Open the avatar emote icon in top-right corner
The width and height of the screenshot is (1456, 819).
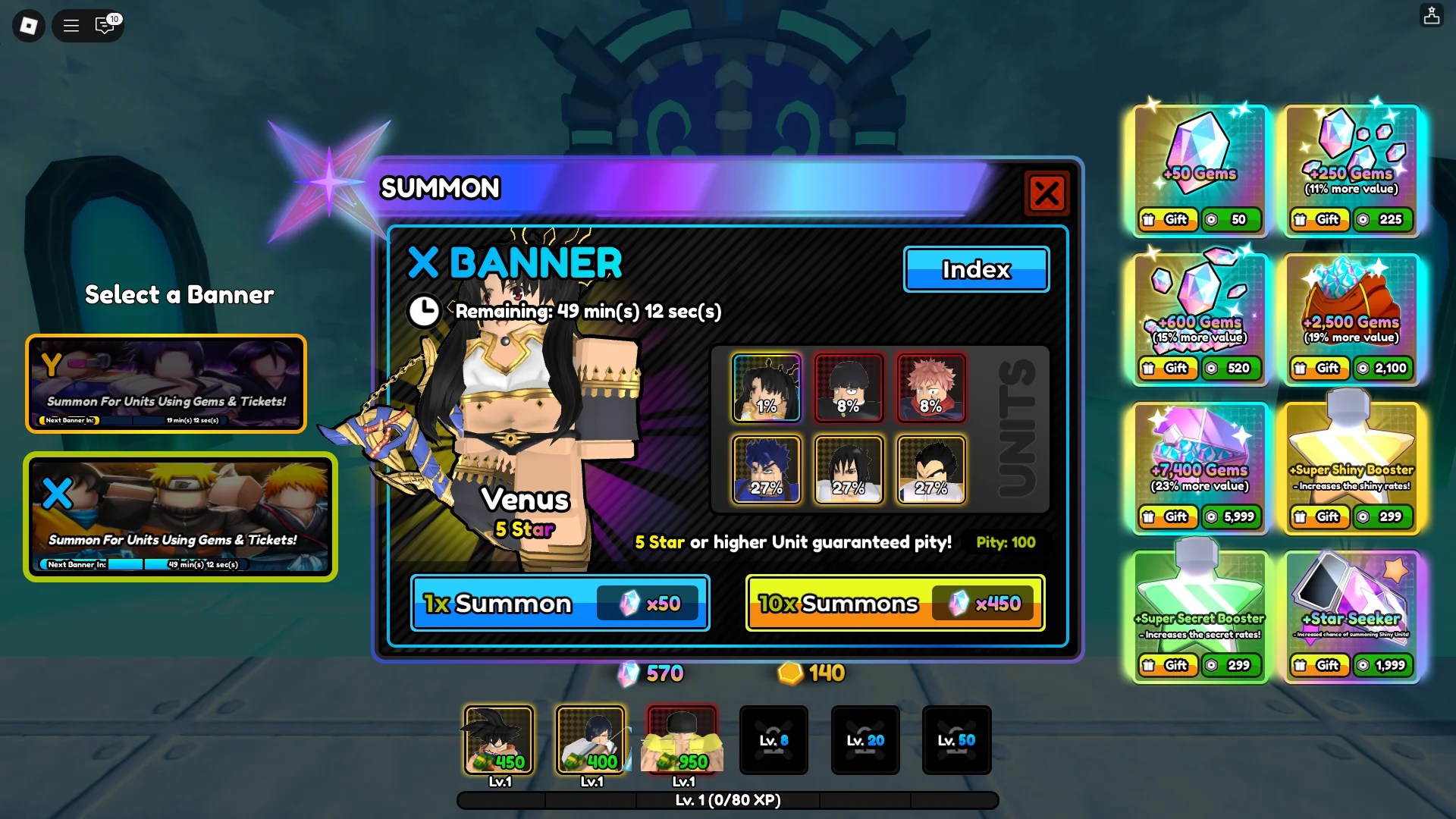click(1433, 15)
